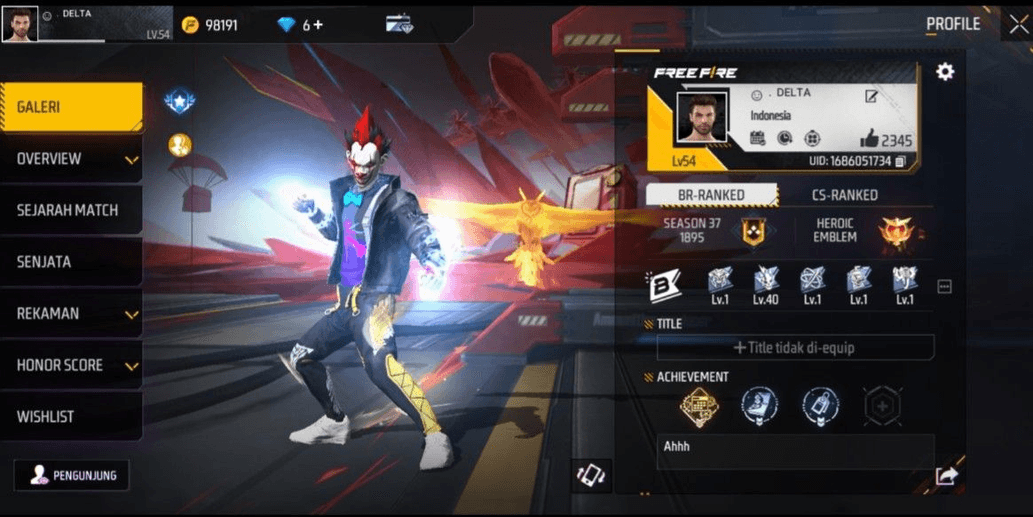The height and width of the screenshot is (517, 1033).
Task: Click the Pengunjung visitors button
Action: point(72,476)
